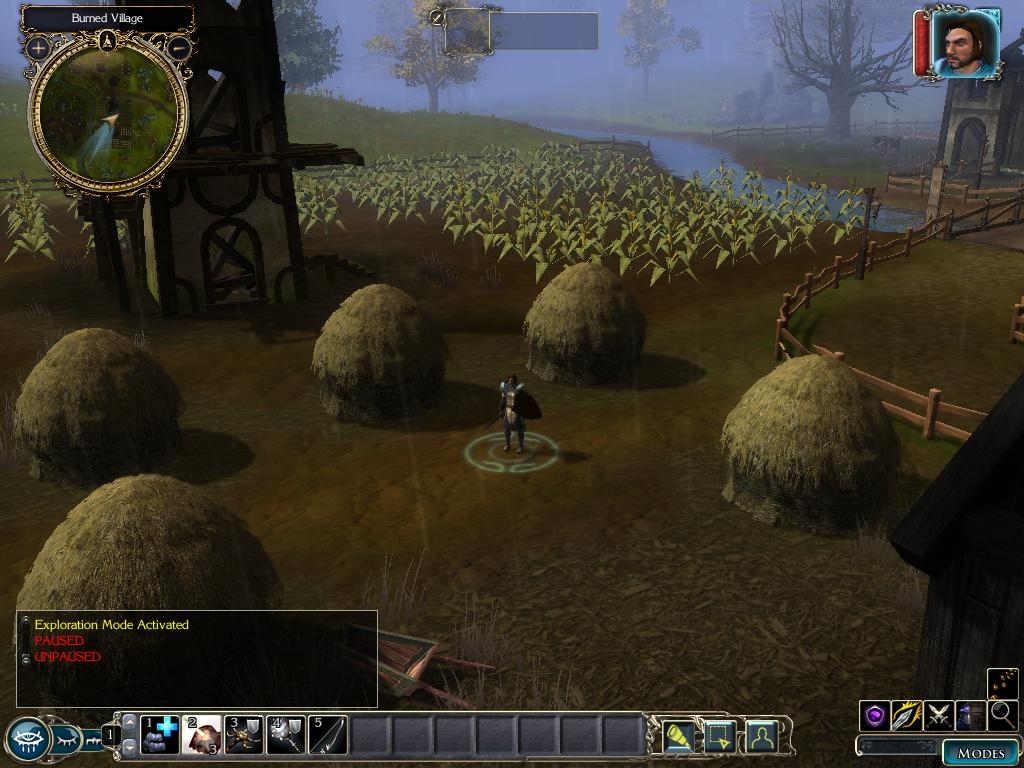
Task: Click the hotbar page down arrow
Action: tap(129, 748)
